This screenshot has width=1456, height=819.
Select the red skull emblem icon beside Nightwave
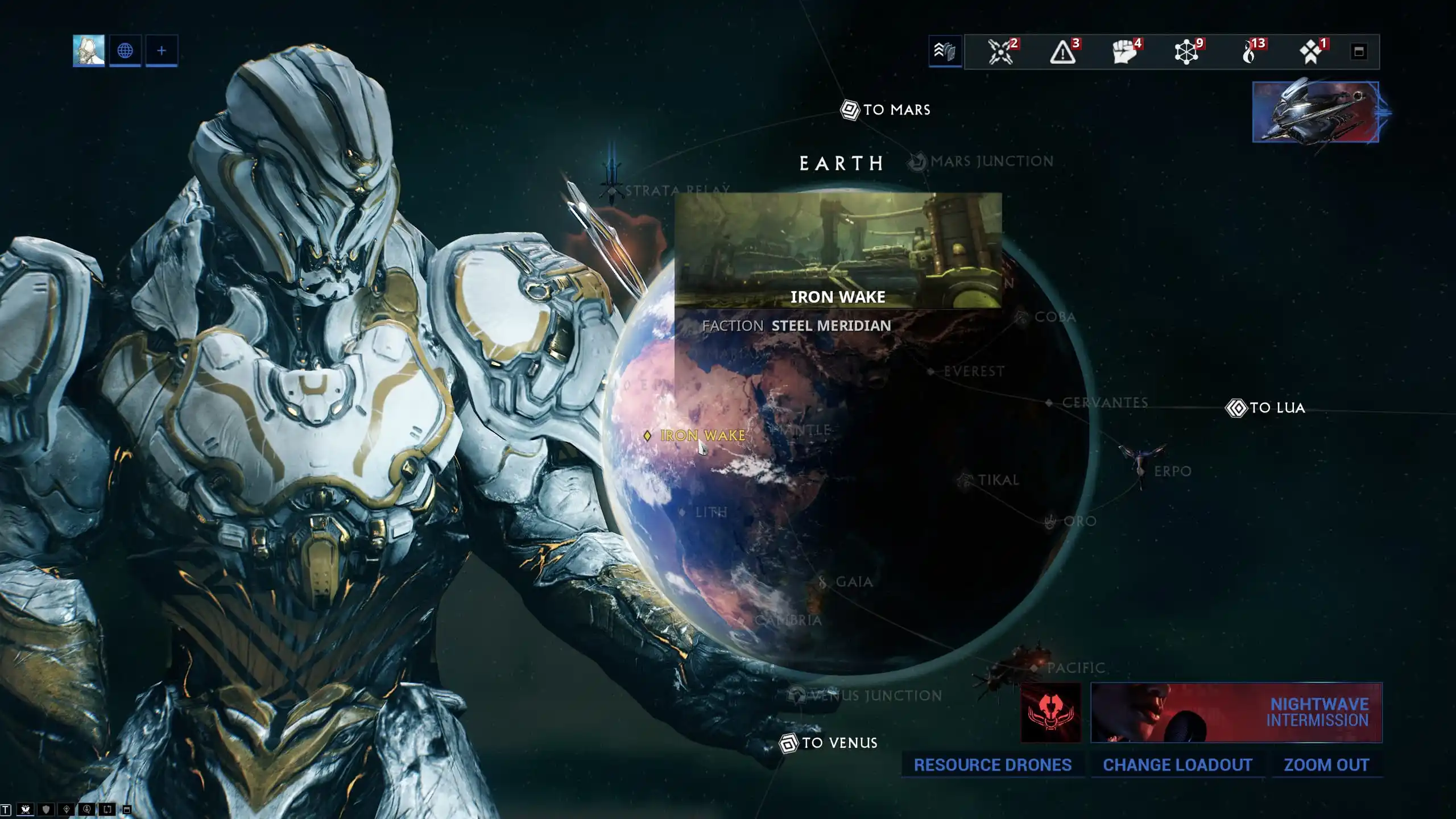point(1051,713)
